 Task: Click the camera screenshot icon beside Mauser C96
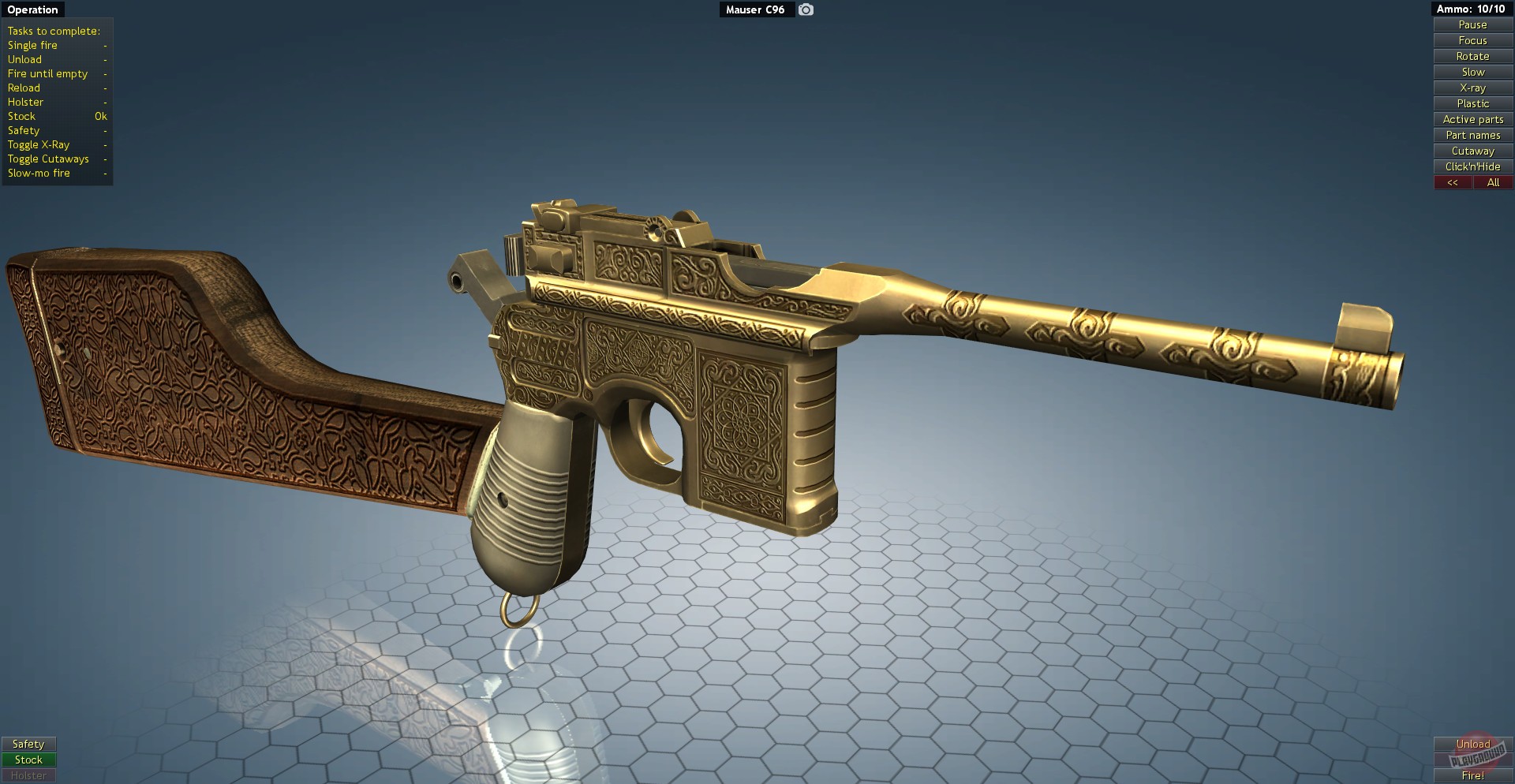click(805, 9)
